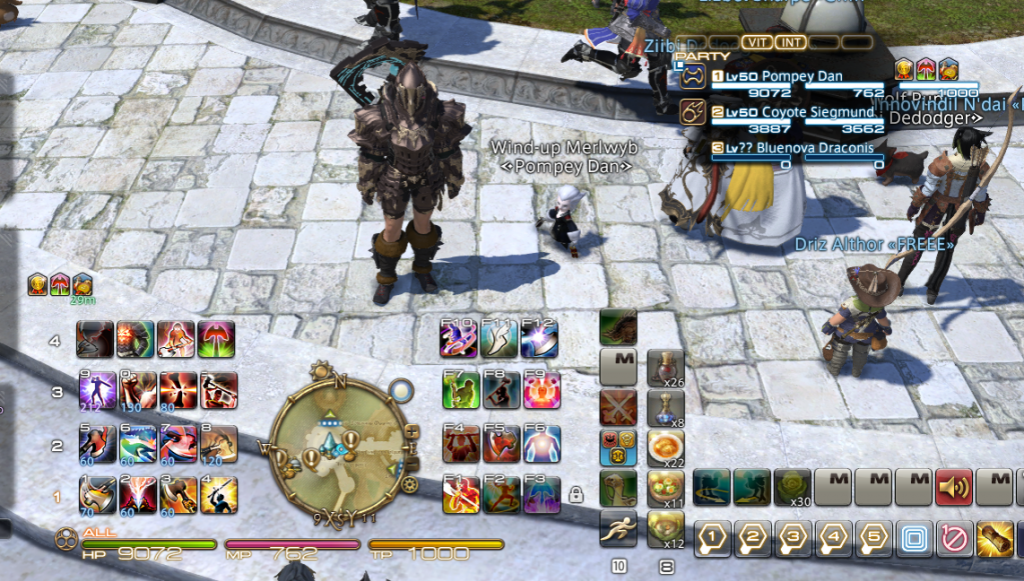This screenshot has width=1024, height=581.
Task: Use the salad bowl with 11 left
Action: point(665,489)
